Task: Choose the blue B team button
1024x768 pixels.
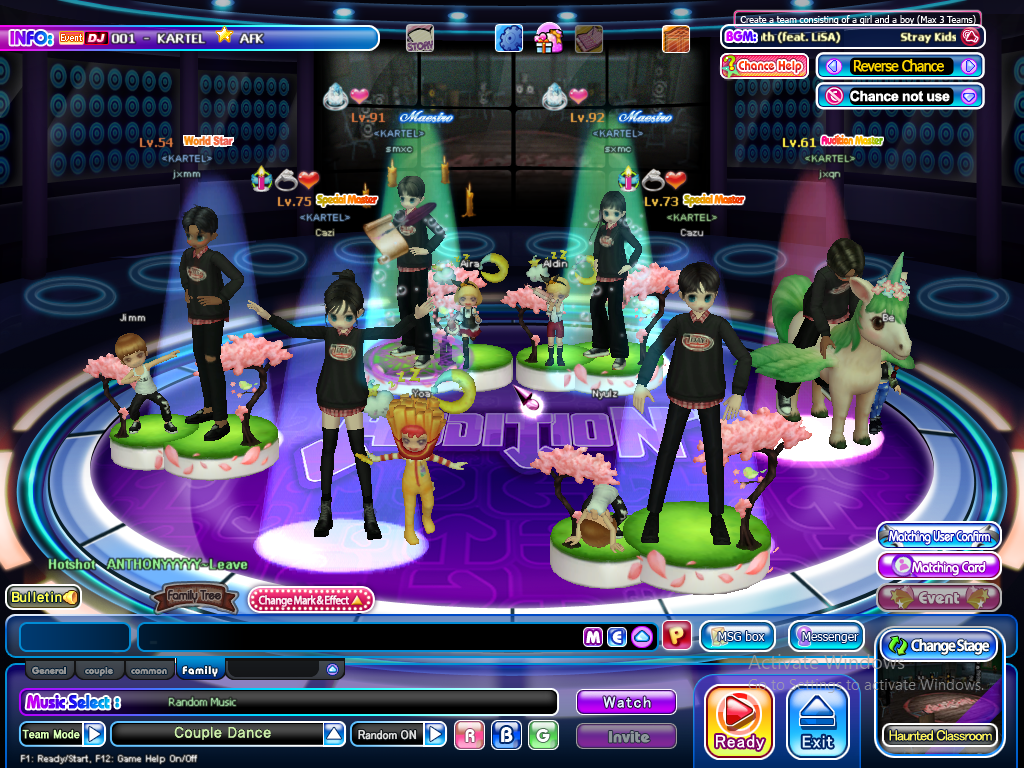Action: [x=506, y=735]
